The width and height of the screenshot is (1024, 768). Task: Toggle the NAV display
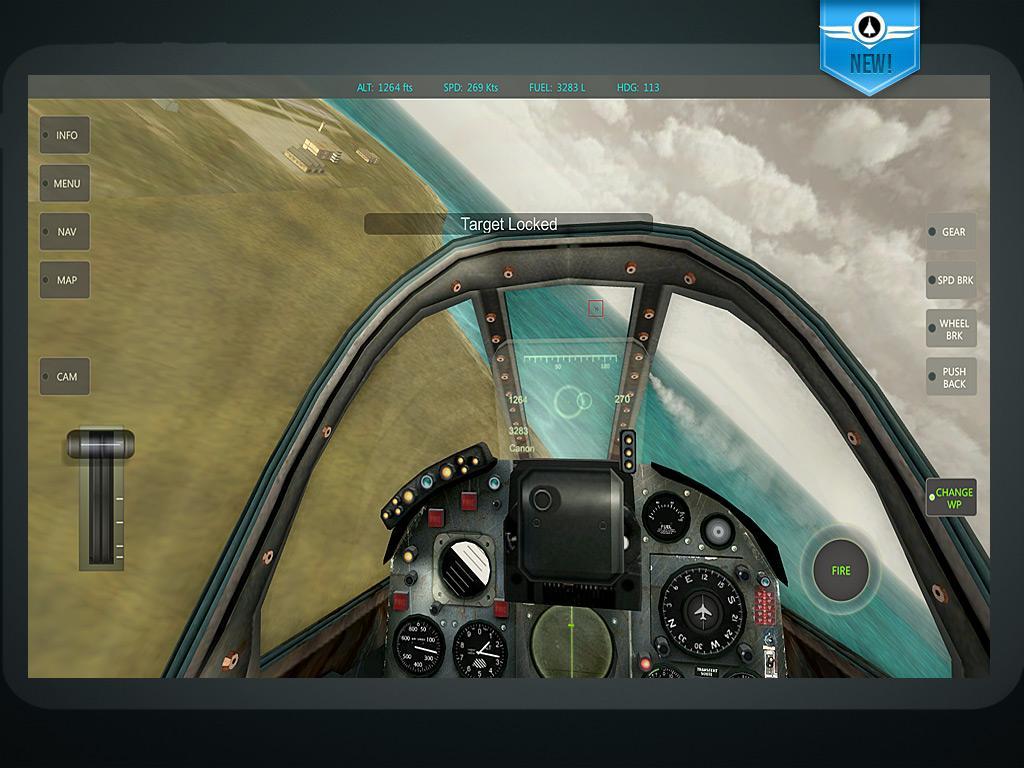pyautogui.click(x=65, y=231)
